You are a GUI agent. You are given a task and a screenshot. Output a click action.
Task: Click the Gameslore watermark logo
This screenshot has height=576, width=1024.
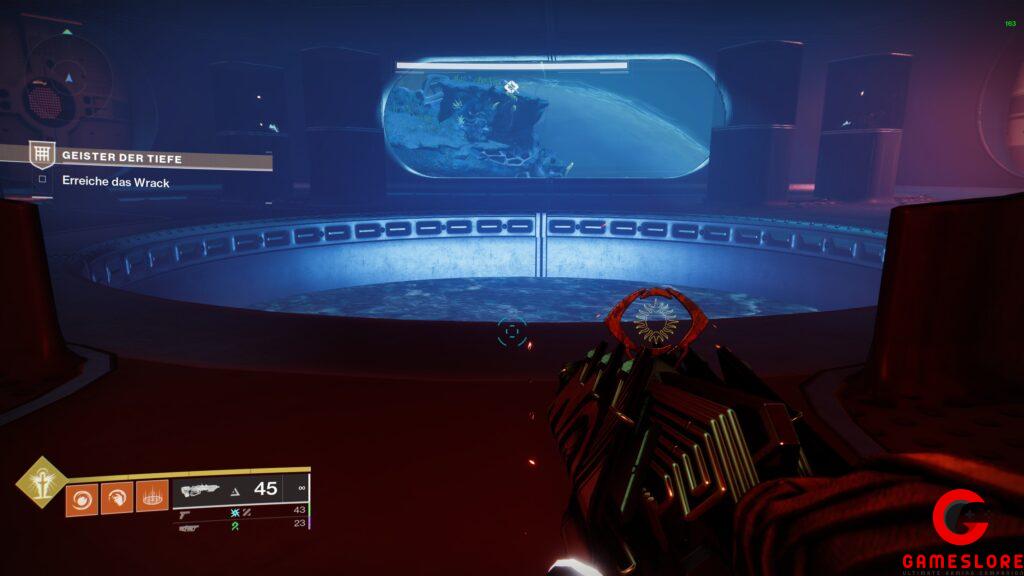click(x=961, y=528)
